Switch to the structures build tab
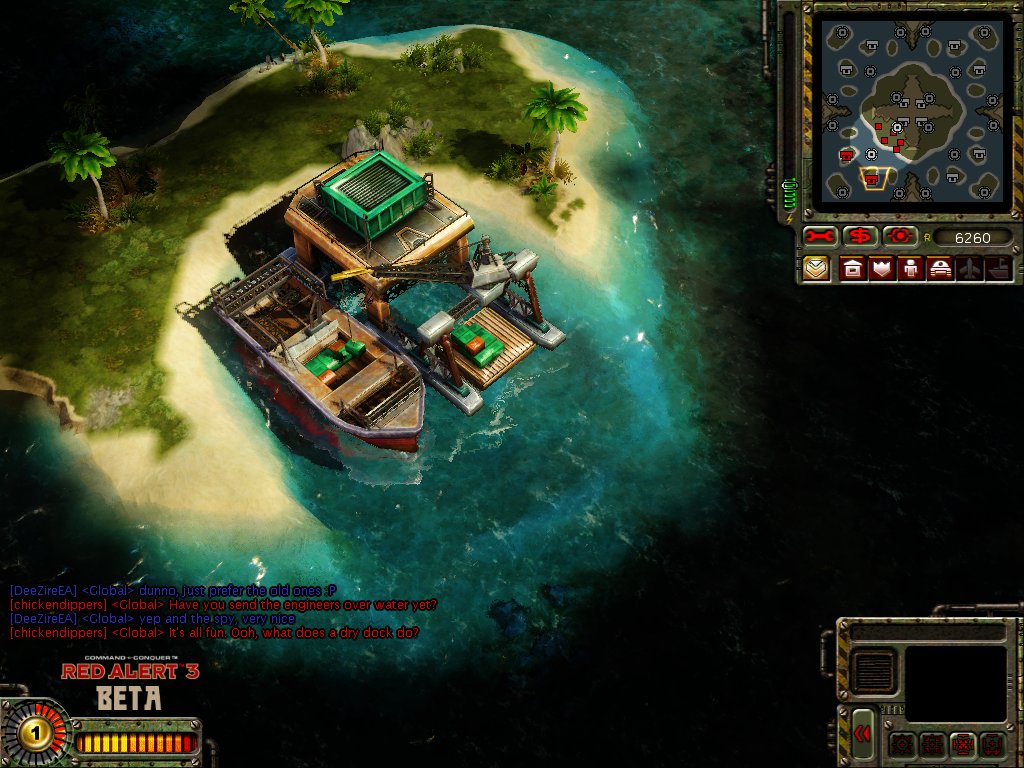This screenshot has width=1024, height=768. (x=854, y=269)
